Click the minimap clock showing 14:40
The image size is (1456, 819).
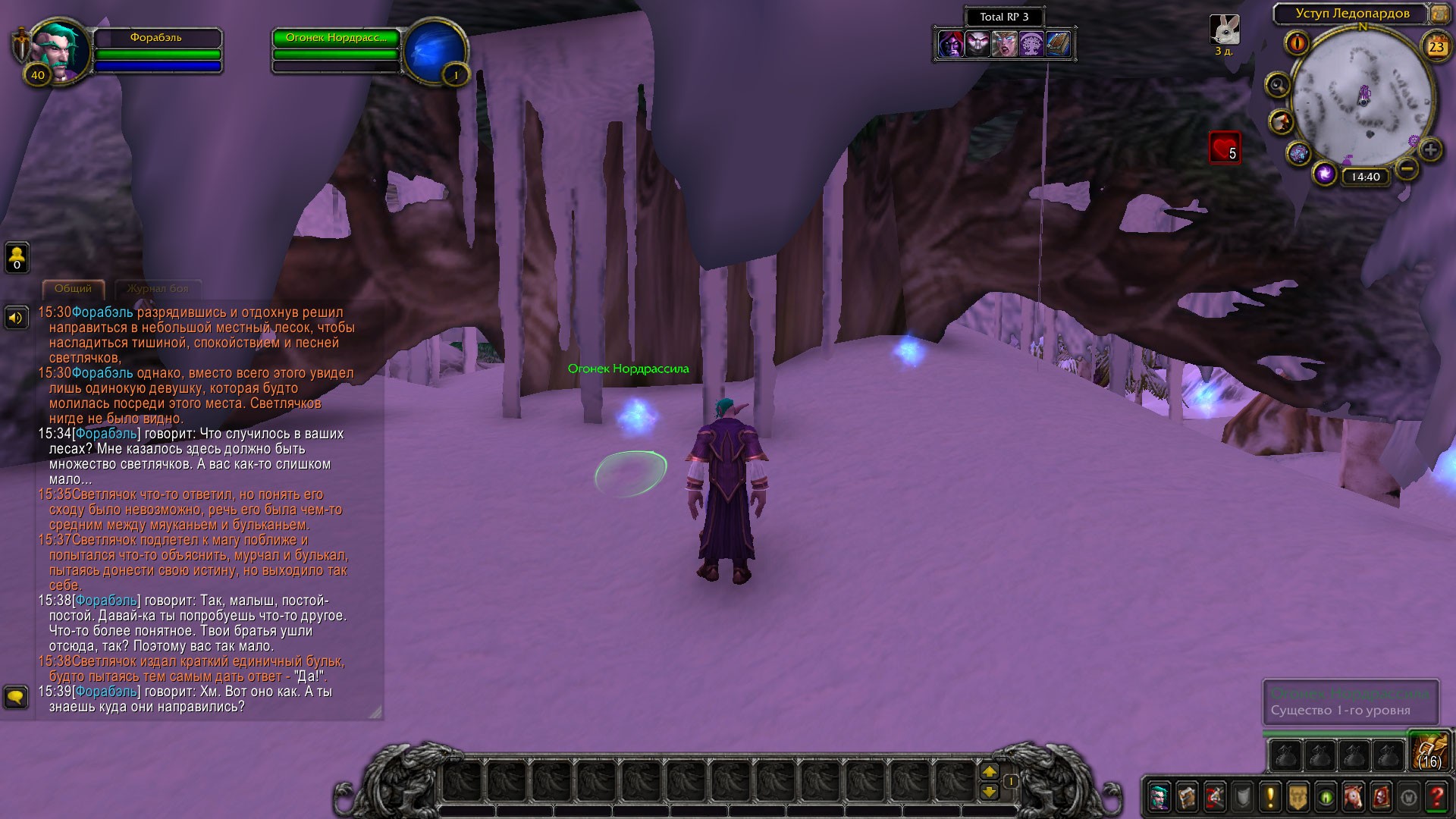pos(1365,177)
